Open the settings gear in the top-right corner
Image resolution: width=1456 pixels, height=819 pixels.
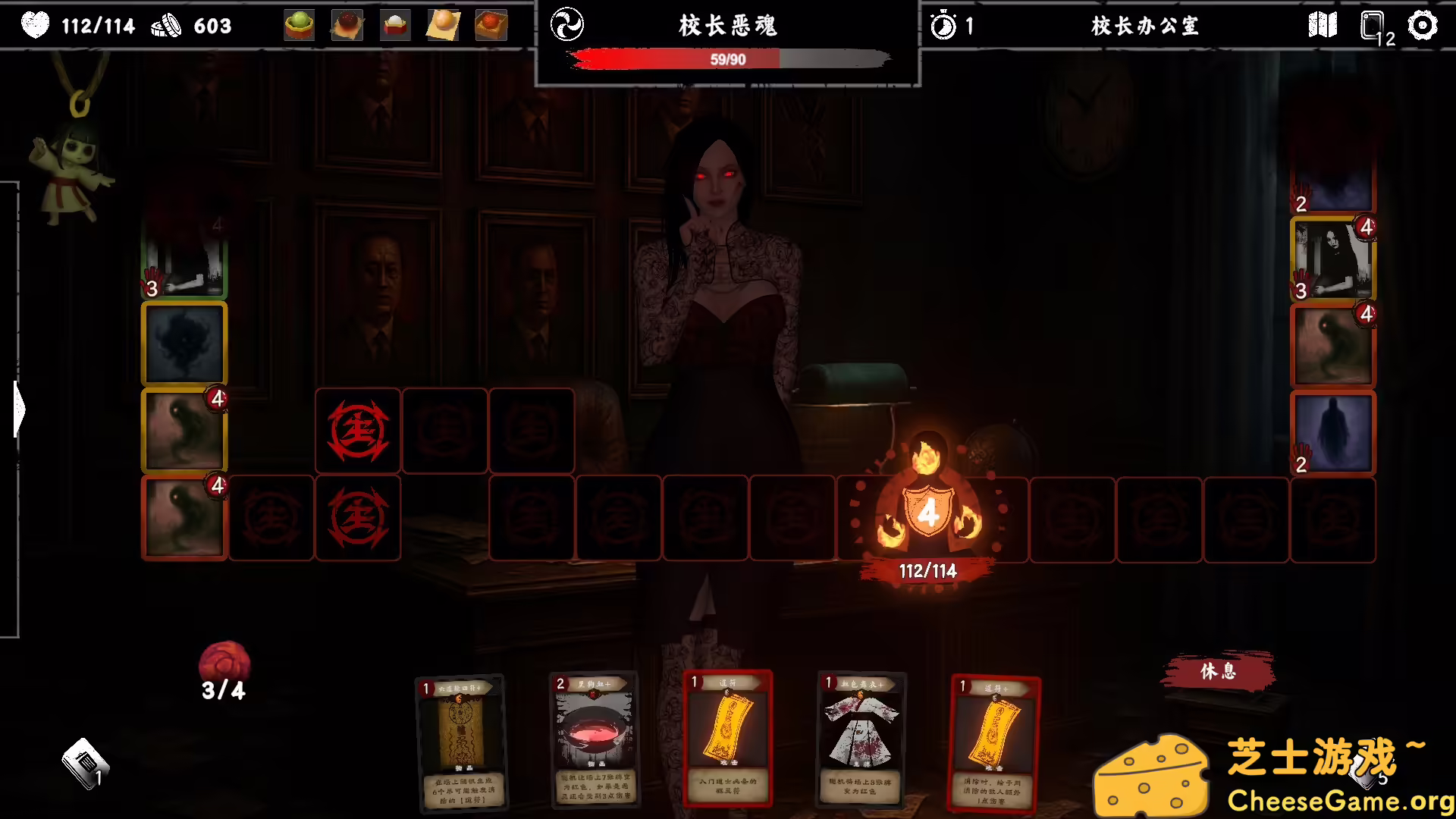(x=1424, y=25)
